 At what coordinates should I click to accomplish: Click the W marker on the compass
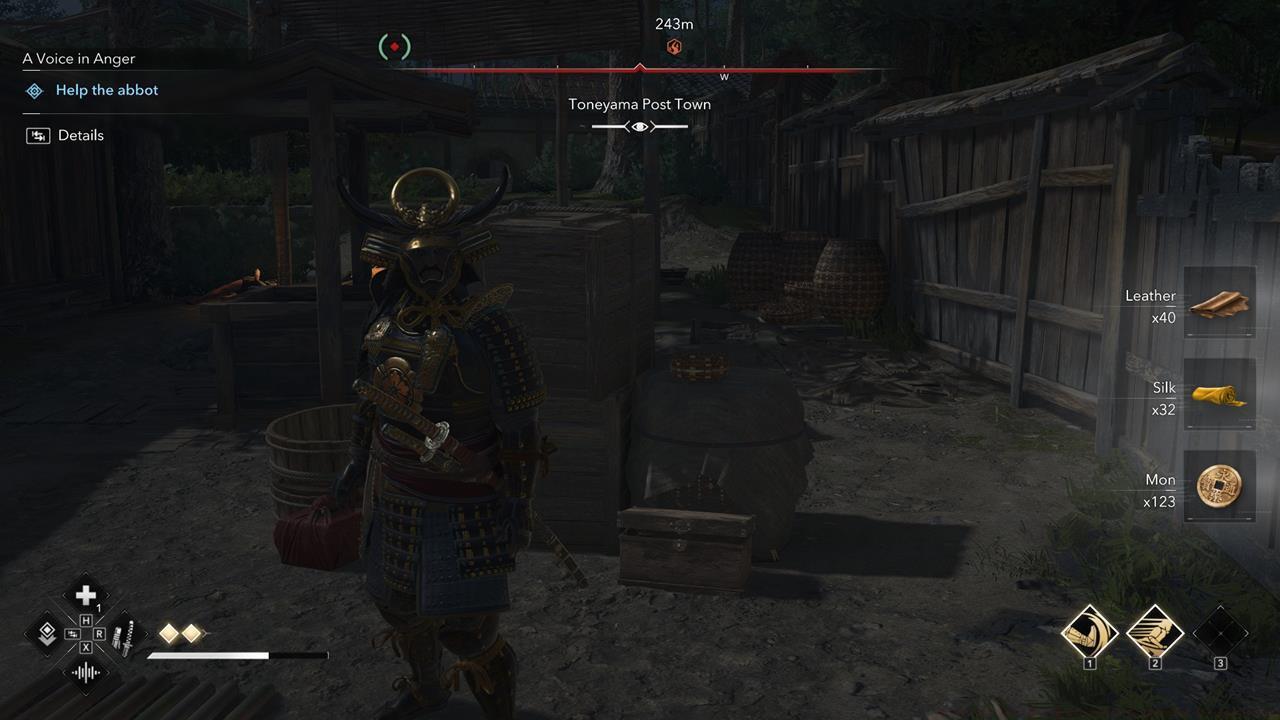[723, 75]
